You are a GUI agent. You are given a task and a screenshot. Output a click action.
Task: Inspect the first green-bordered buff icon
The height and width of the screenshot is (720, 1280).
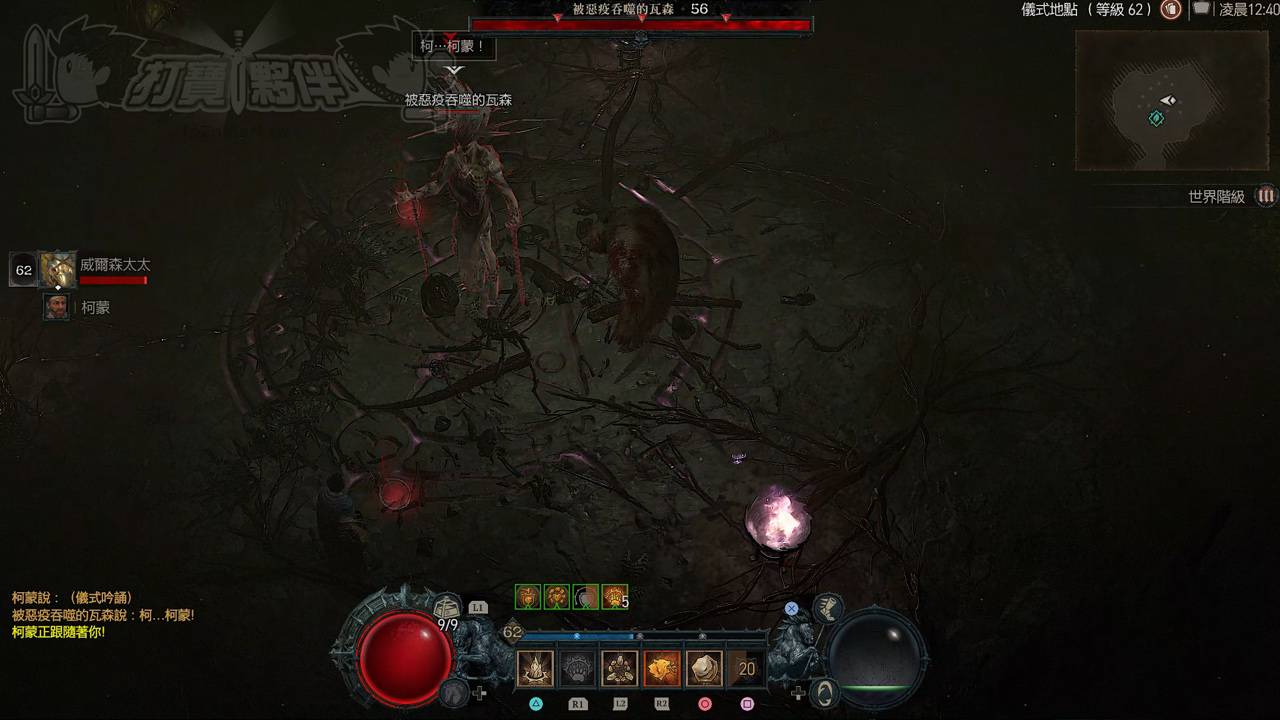tap(527, 597)
